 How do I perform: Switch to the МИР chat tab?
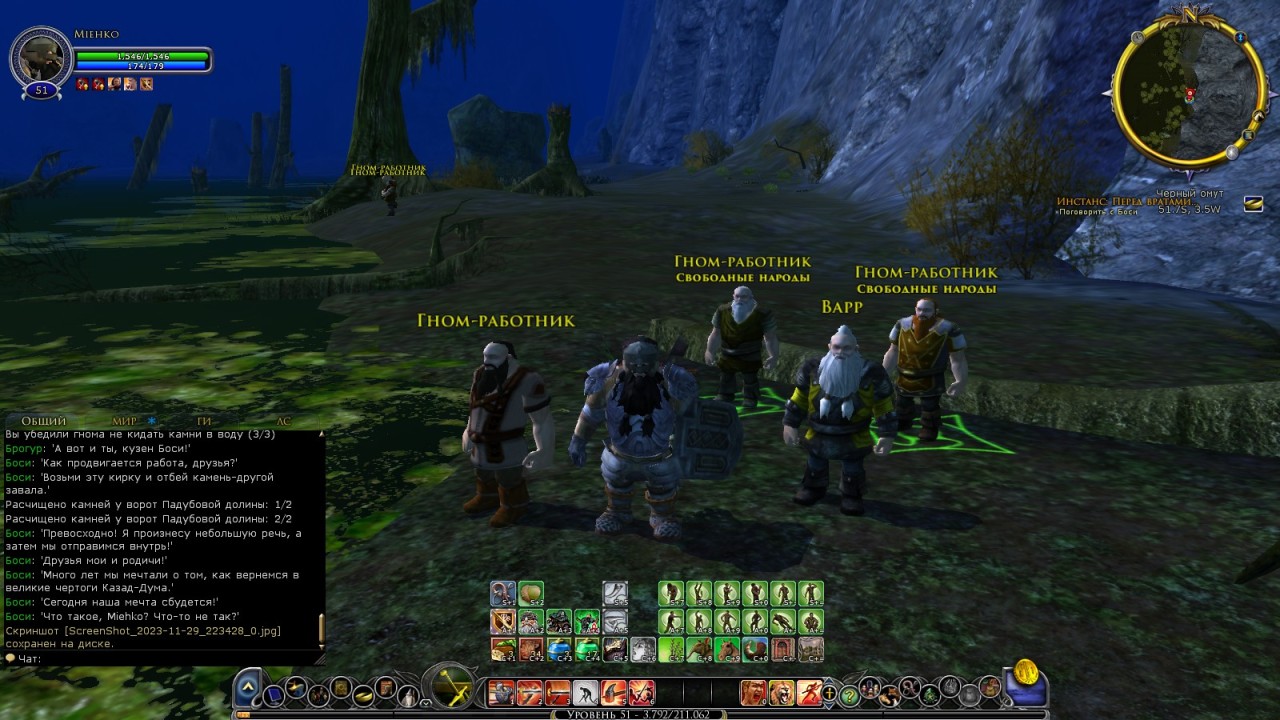(125, 422)
